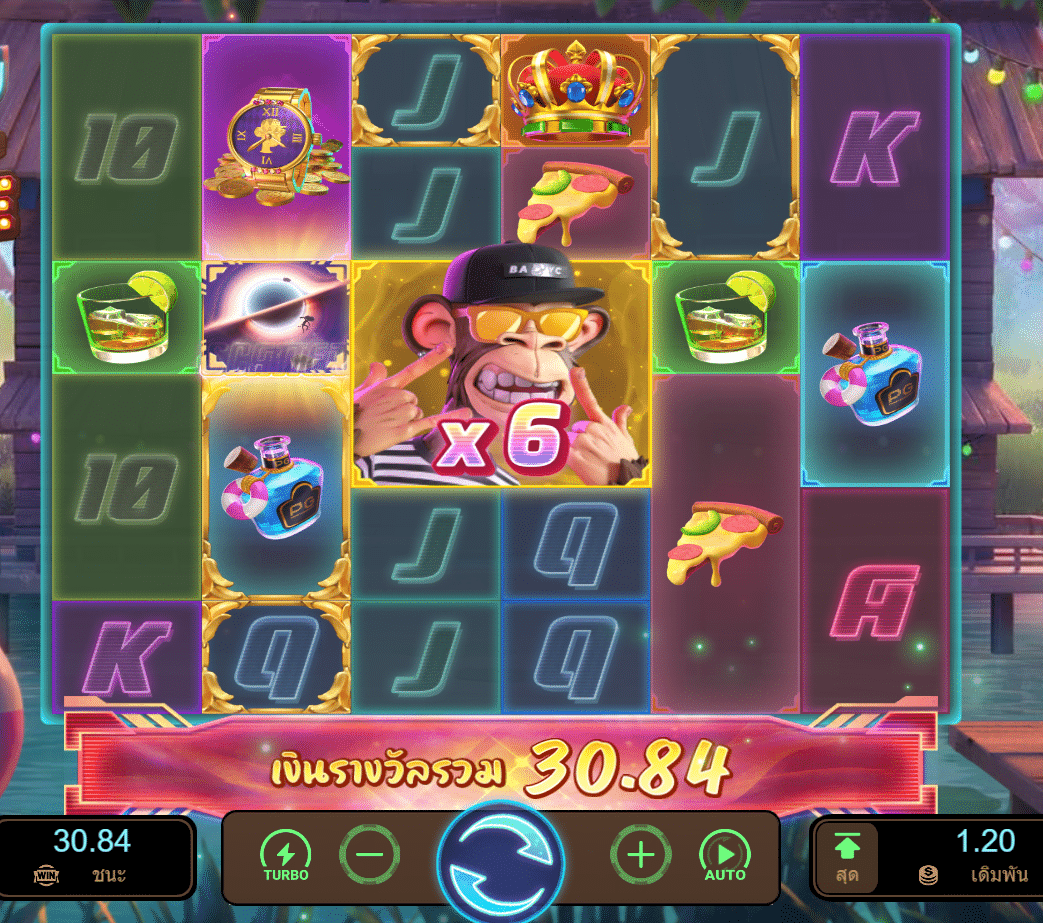This screenshot has width=1043, height=923.
Task: Start Auto spin mode
Action: [725, 855]
